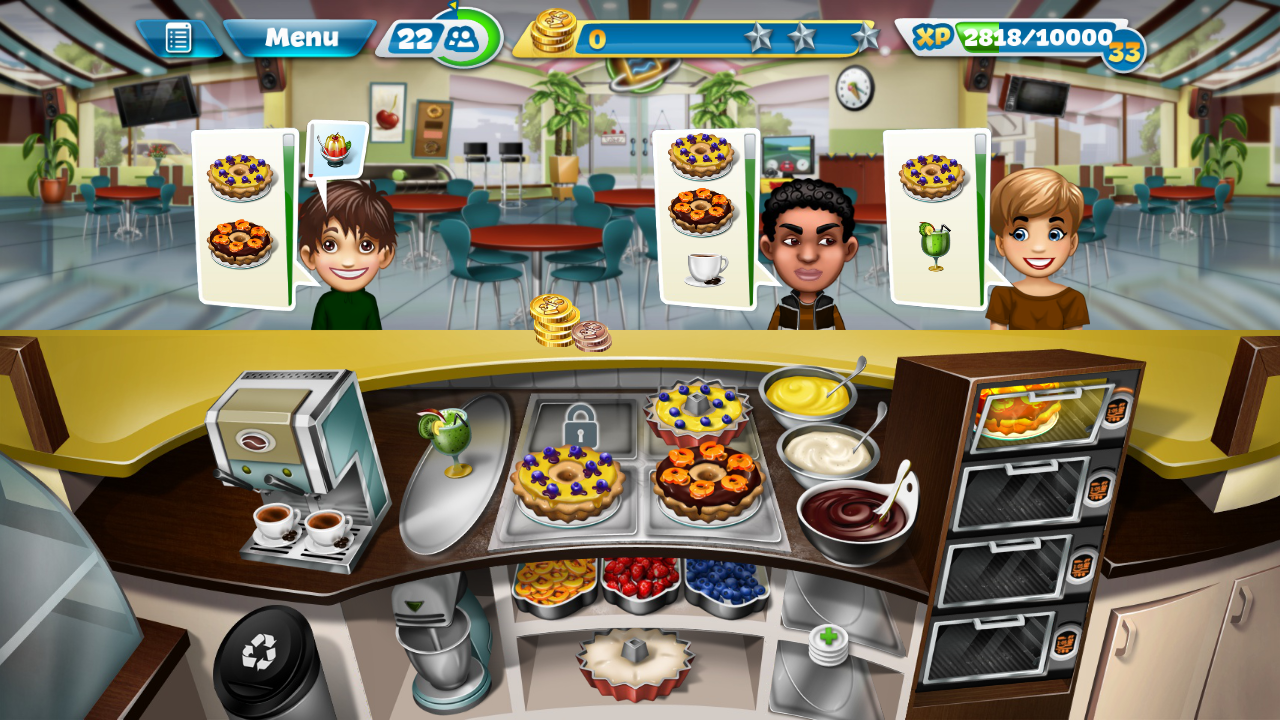Image resolution: width=1280 pixels, height=720 pixels.
Task: Open the Menu button
Action: pyautogui.click(x=300, y=39)
